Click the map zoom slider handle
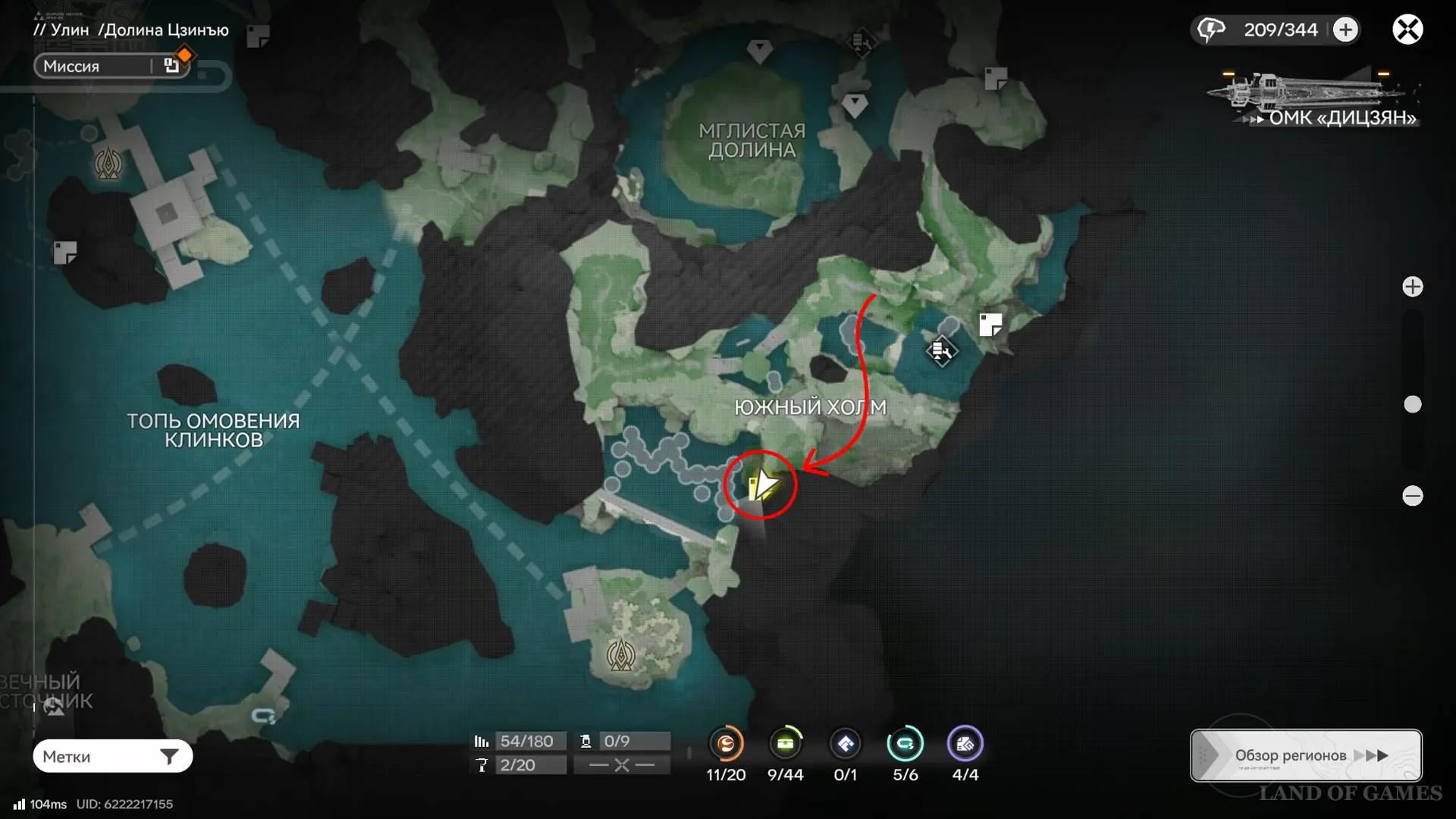Viewport: 1456px width, 819px height. click(x=1412, y=404)
